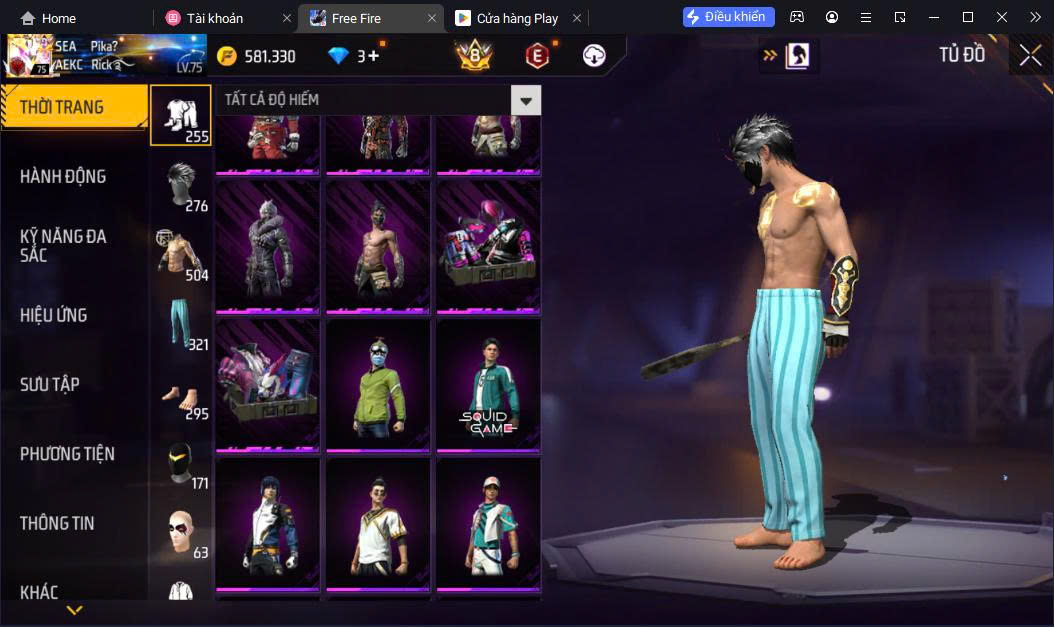
Task: Pick the Squid Game tracksuit outfit
Action: [488, 385]
